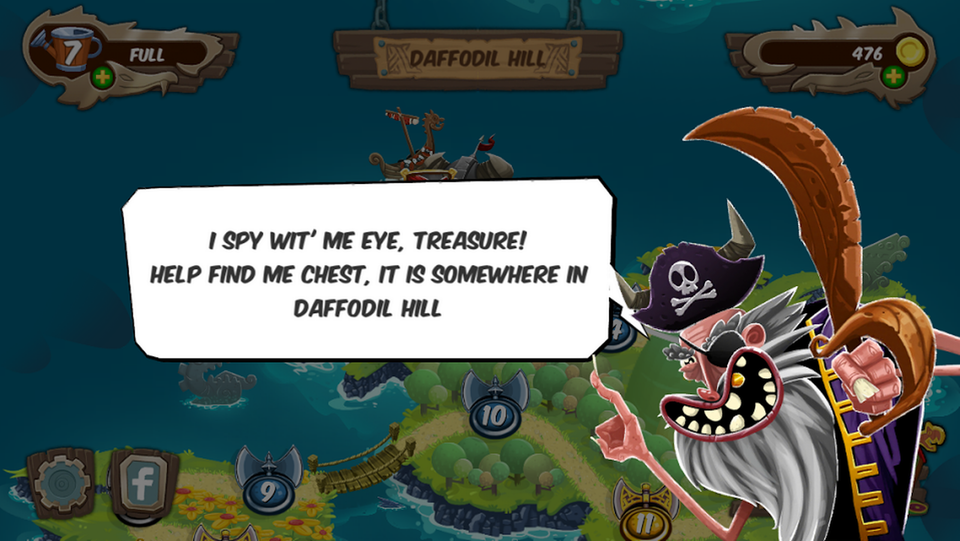Select level 9 map marker
Viewport: 960px width, 541px height.
[x=267, y=488]
